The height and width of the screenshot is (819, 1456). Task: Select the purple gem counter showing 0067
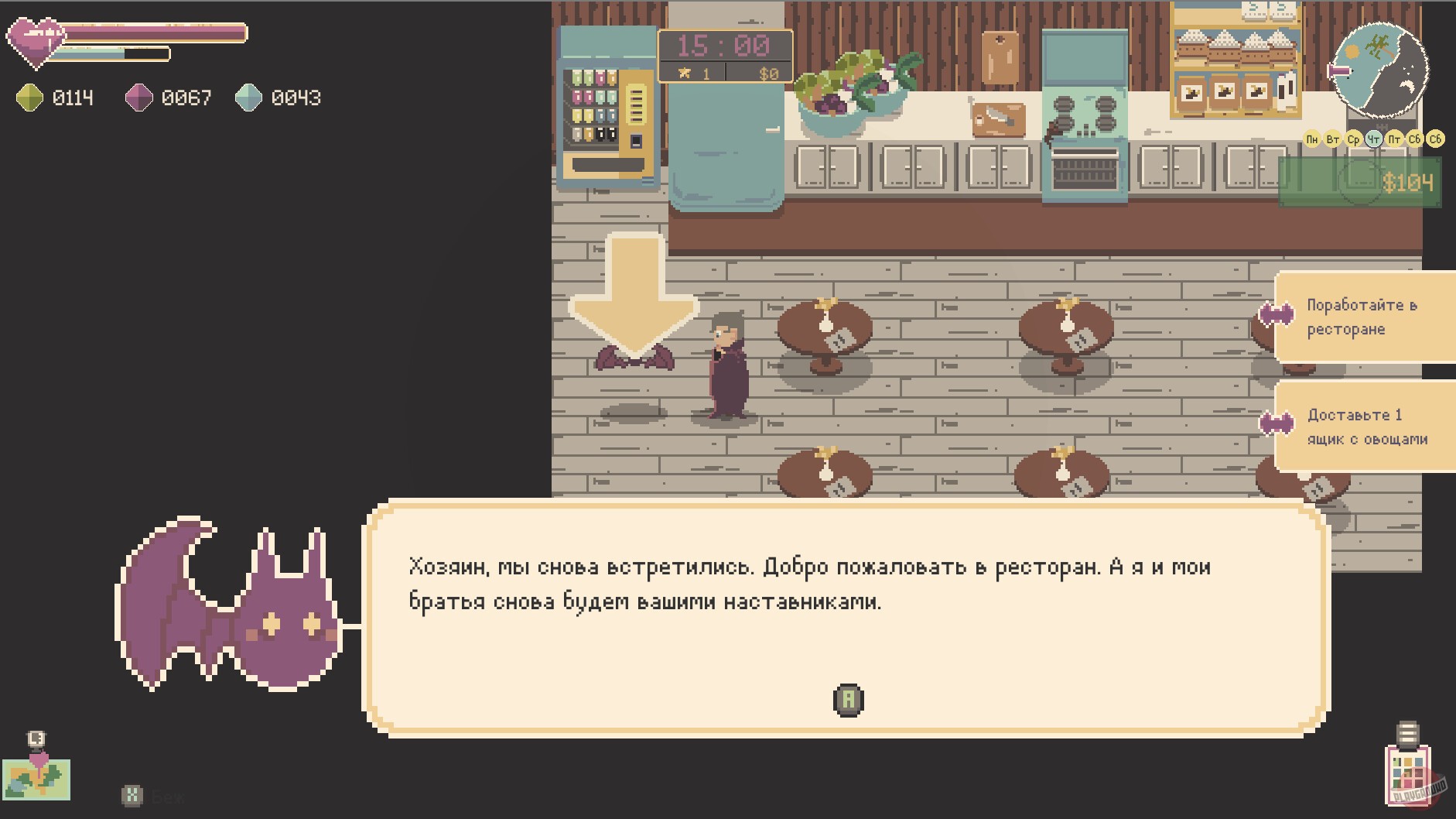162,97
